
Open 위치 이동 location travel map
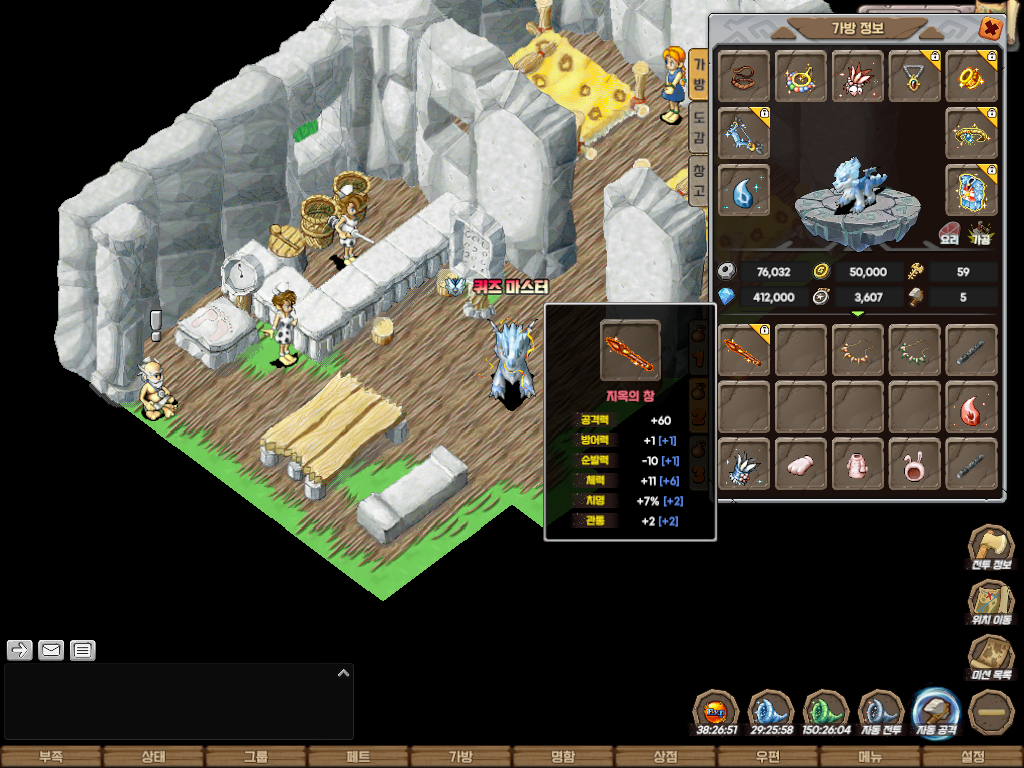tap(990, 602)
